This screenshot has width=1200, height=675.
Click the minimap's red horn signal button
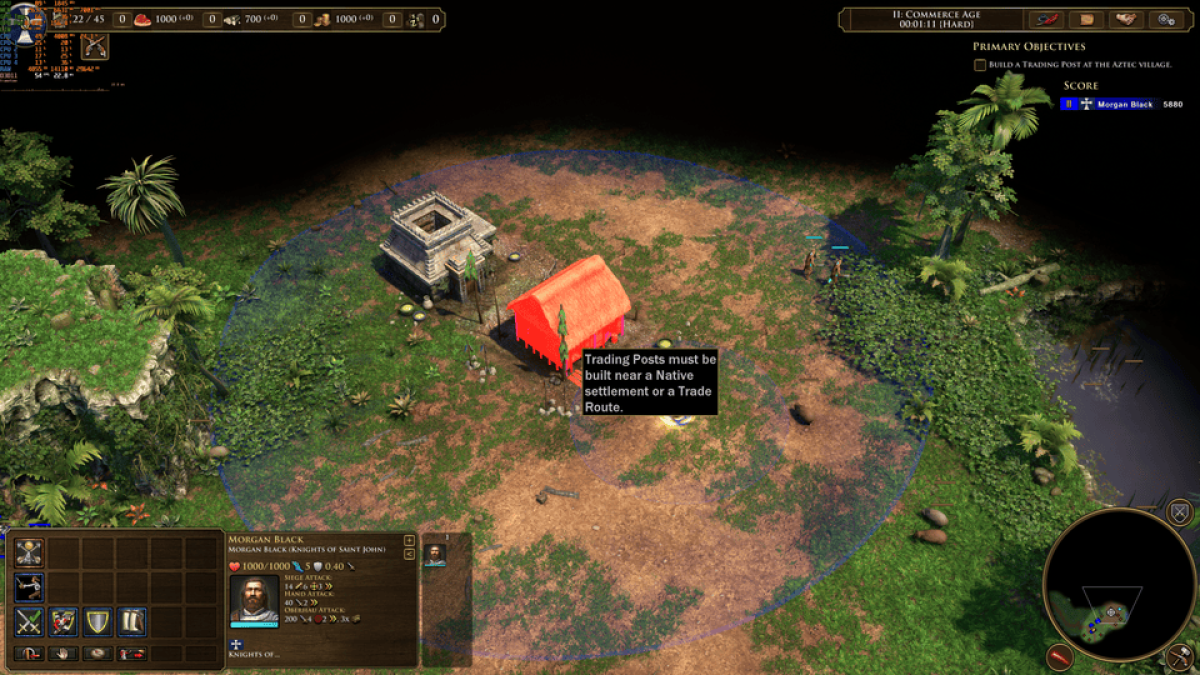(1060, 657)
